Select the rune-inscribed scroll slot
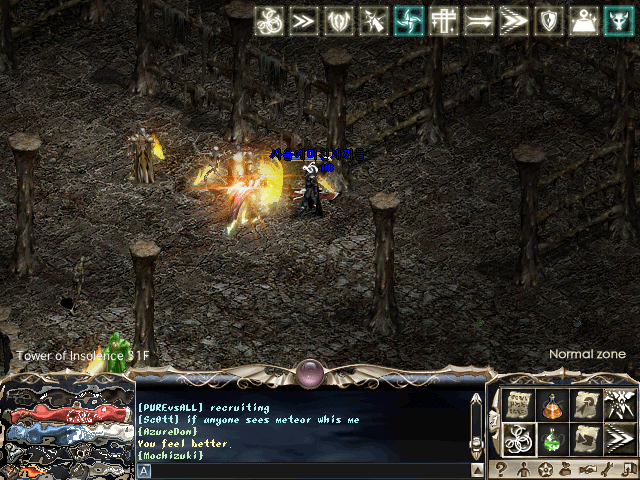640x480 pixels. click(x=518, y=404)
